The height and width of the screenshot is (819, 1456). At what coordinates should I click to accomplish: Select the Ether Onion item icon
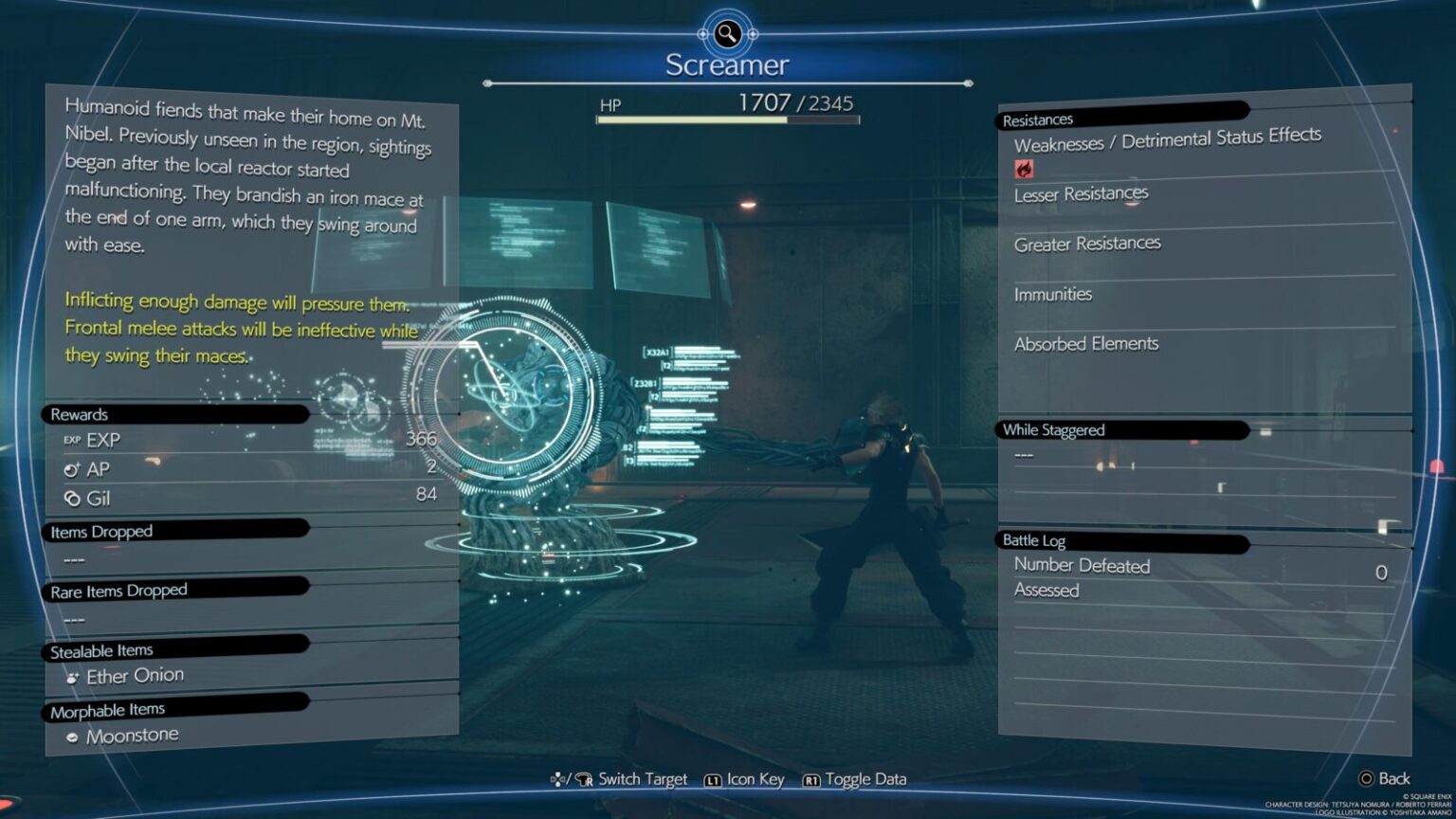(72, 675)
